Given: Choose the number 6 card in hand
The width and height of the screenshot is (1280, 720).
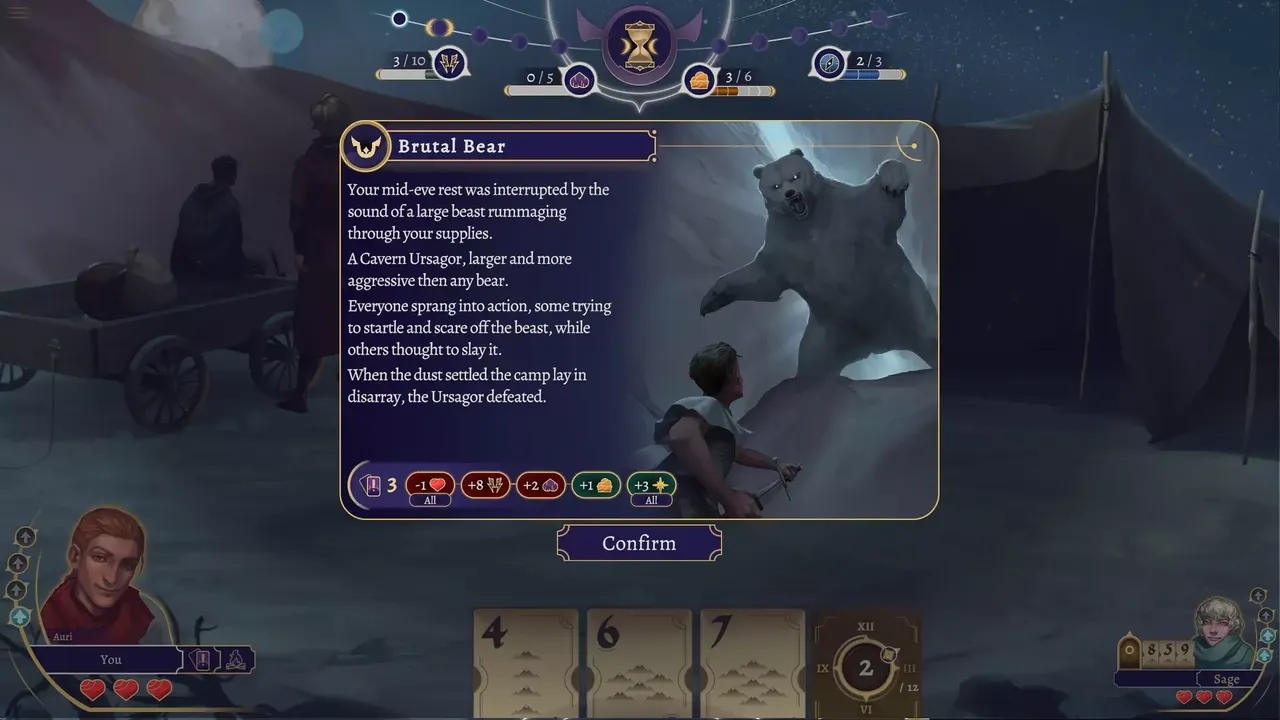Looking at the screenshot, I should pos(639,660).
